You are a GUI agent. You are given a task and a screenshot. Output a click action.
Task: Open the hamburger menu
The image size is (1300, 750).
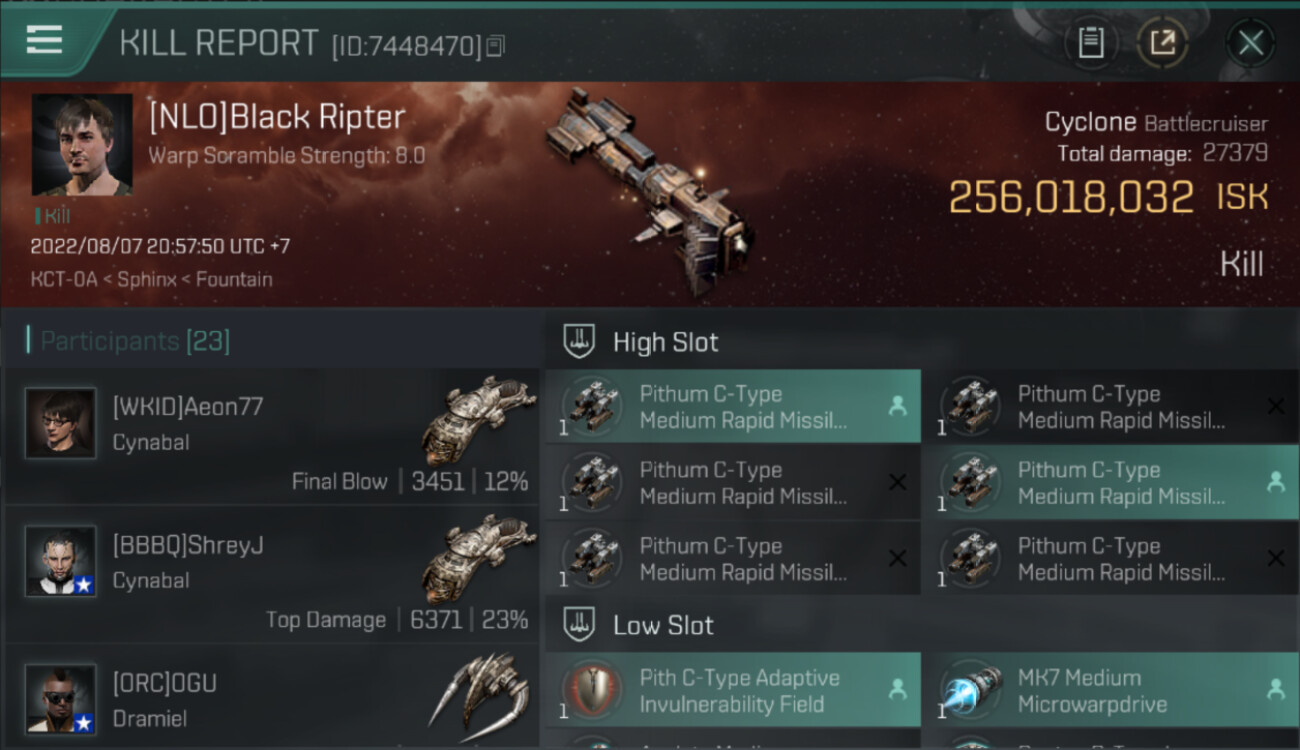tap(45, 41)
